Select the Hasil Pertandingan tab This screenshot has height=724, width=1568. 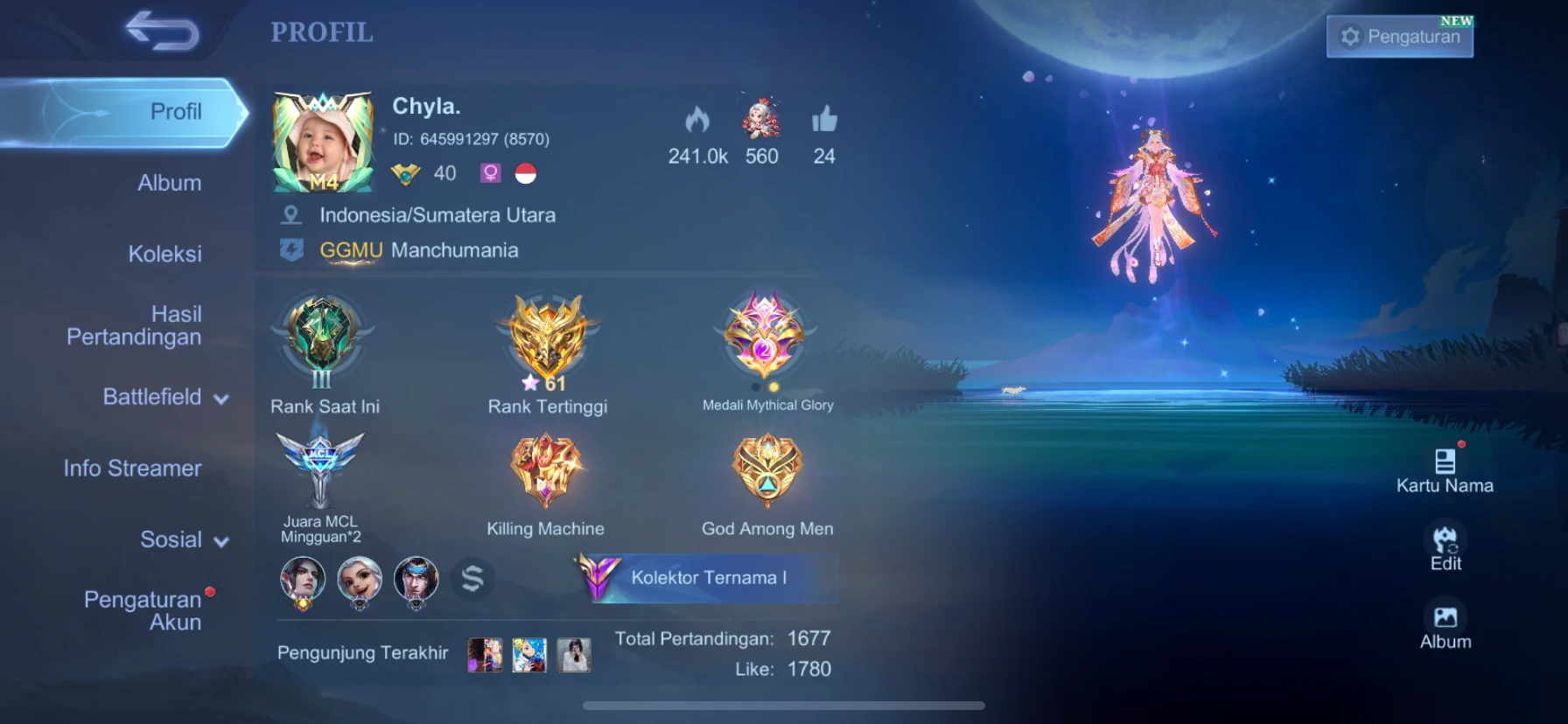(135, 325)
